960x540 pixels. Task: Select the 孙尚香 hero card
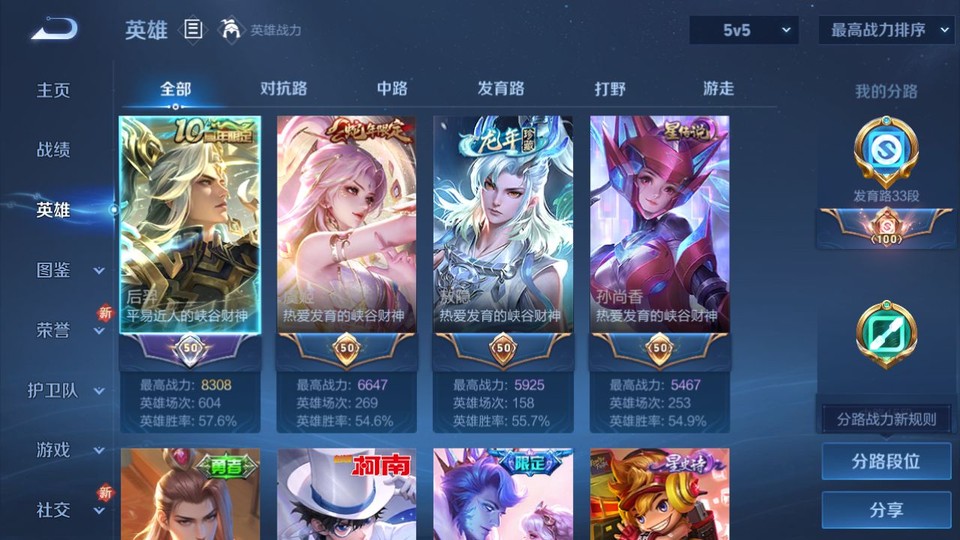tap(659, 225)
